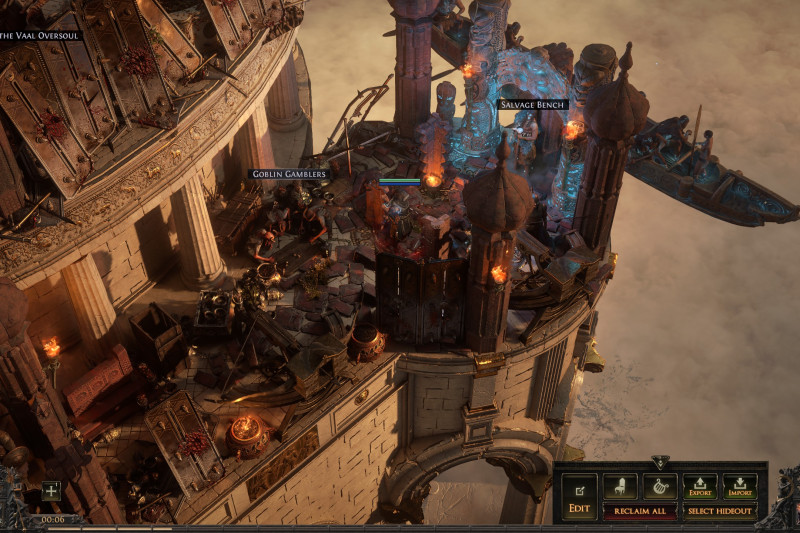Screen dimensions: 800x533
Task: Select the Salvage Bench label
Action: coord(533,104)
